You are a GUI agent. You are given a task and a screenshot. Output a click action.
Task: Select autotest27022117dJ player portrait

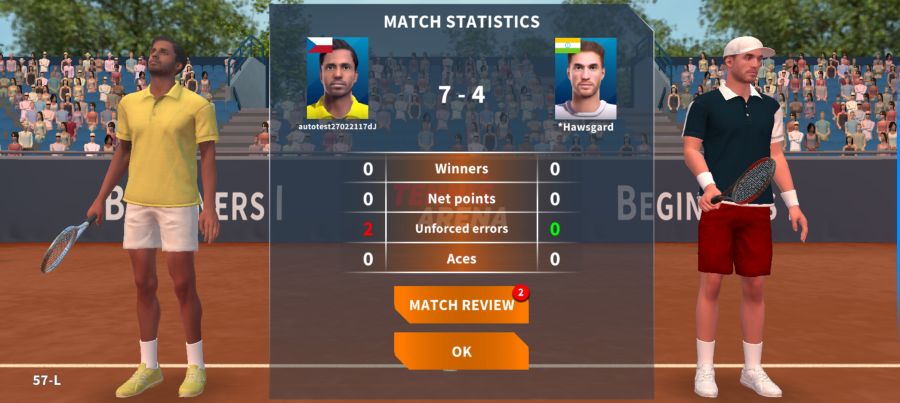point(337,79)
